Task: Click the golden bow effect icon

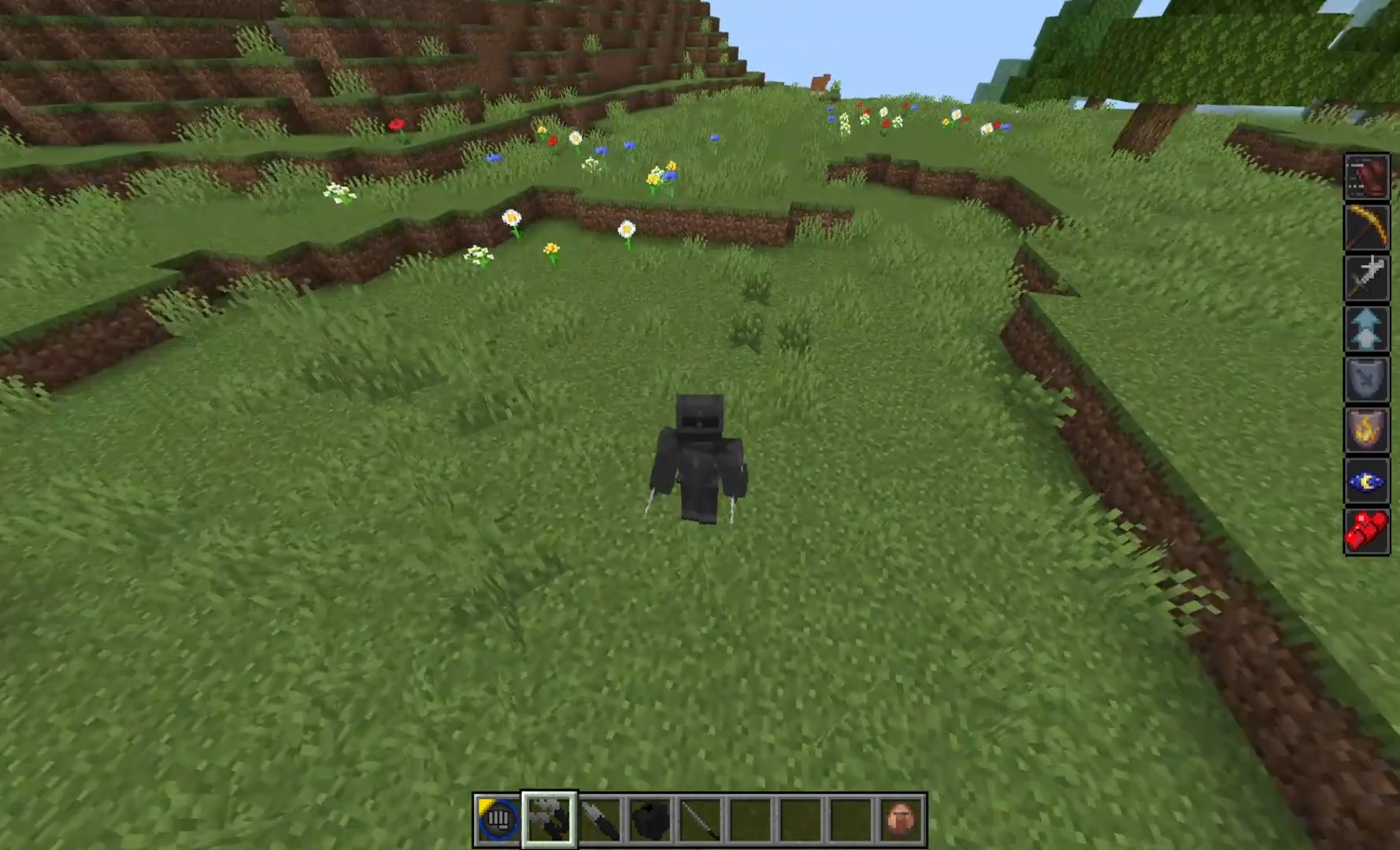Action: point(1366,227)
